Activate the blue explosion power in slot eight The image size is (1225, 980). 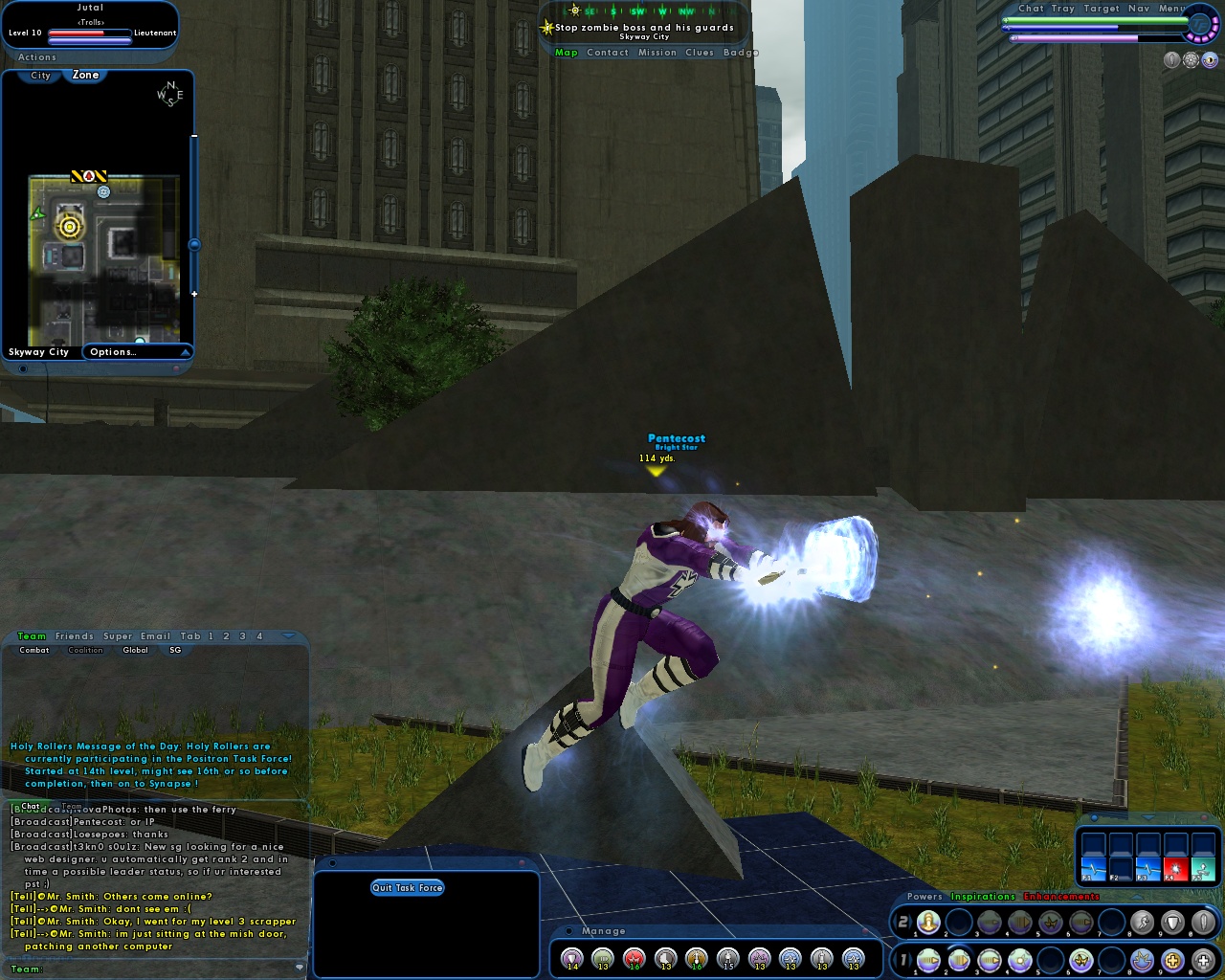point(1141,959)
